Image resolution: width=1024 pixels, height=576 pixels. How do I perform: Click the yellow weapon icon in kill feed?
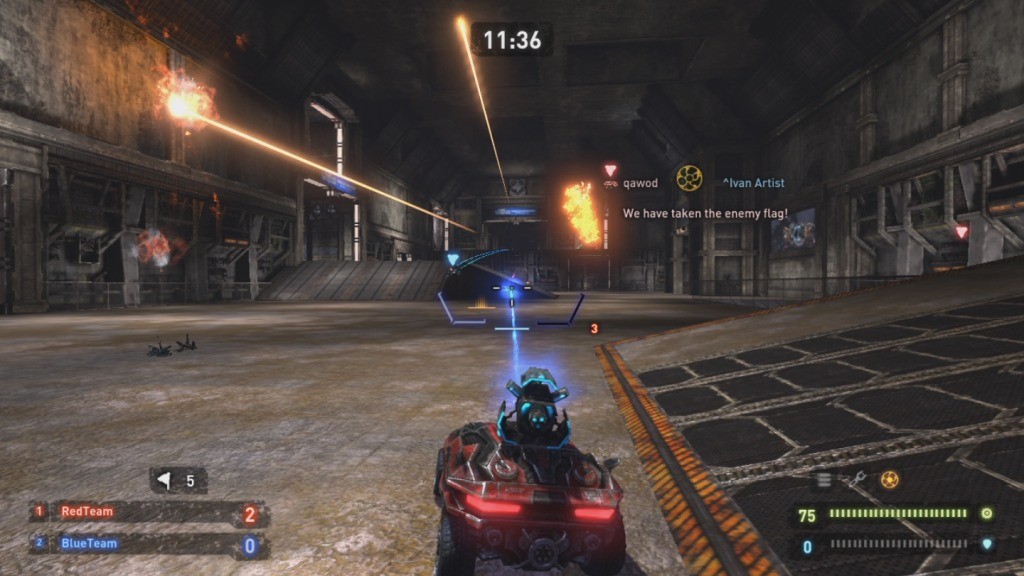(x=689, y=178)
